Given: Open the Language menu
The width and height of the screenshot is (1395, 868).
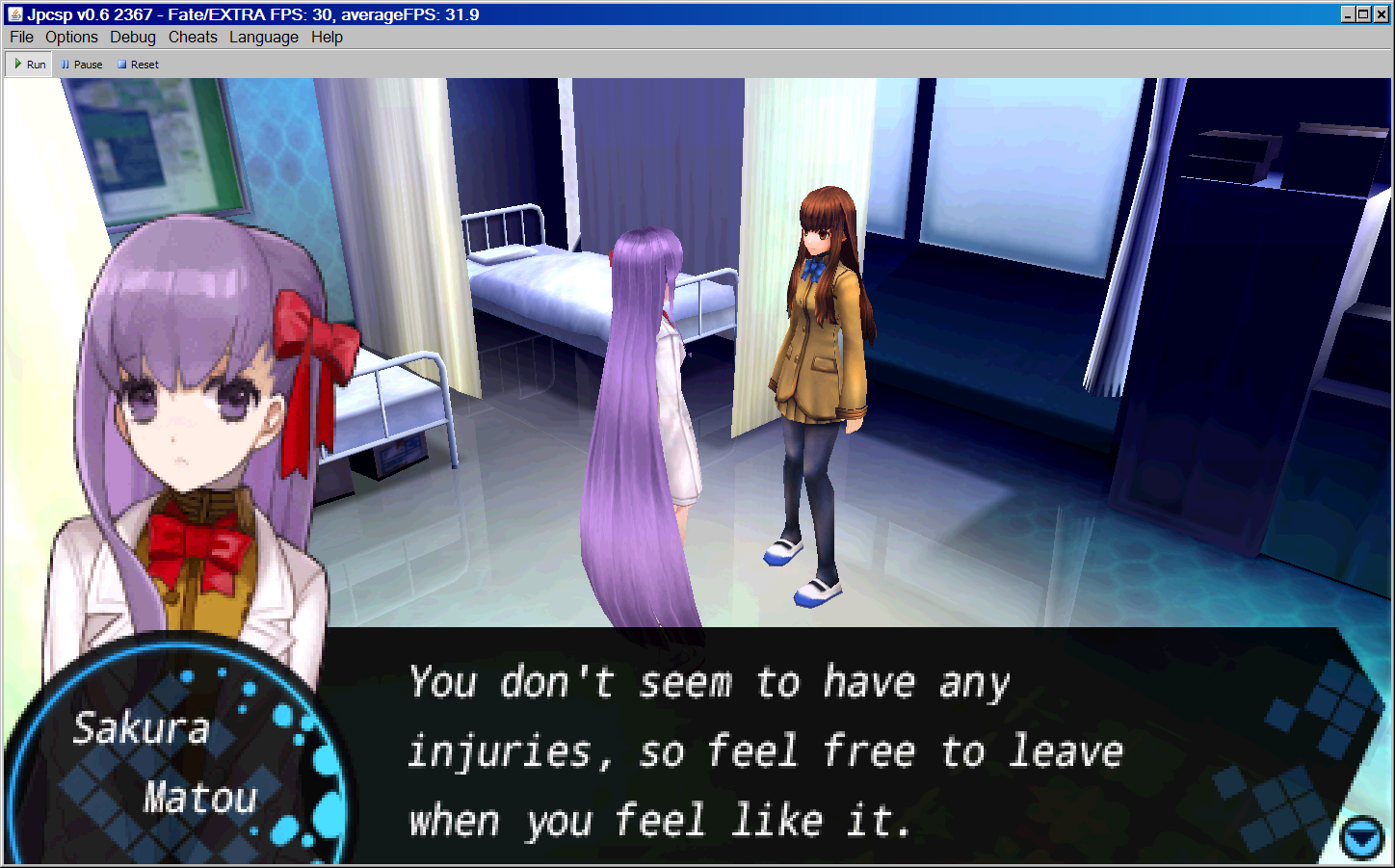Looking at the screenshot, I should point(264,37).
